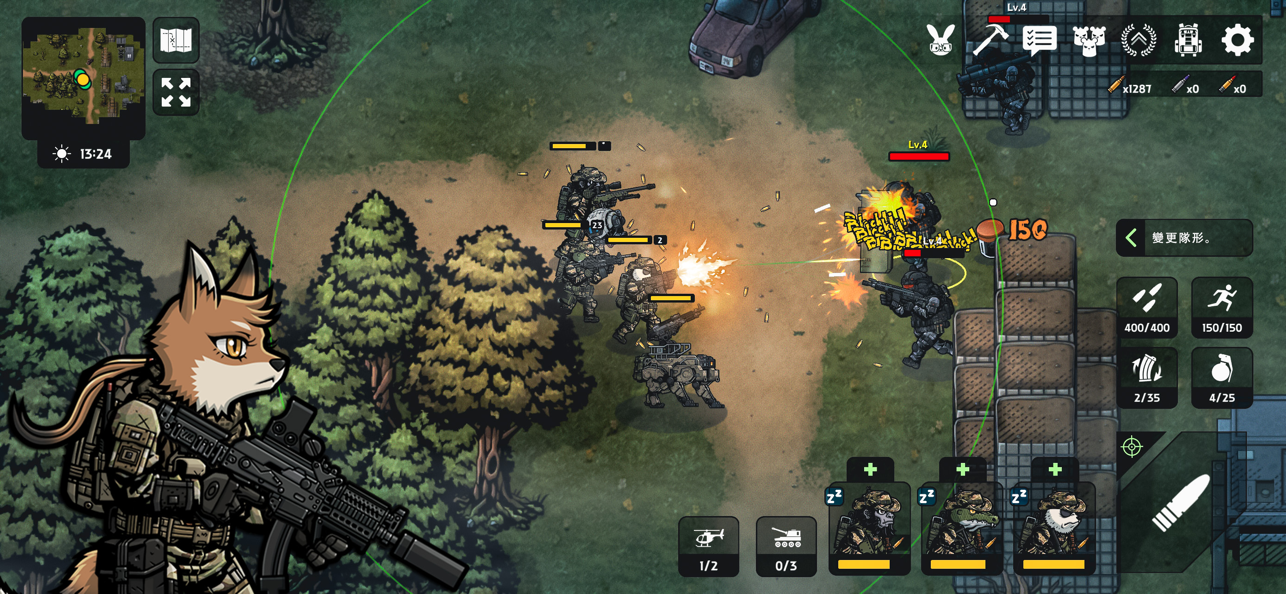Activate the bullets skill showing 400/400
Screen dimensions: 1286x594
[x=1147, y=307]
